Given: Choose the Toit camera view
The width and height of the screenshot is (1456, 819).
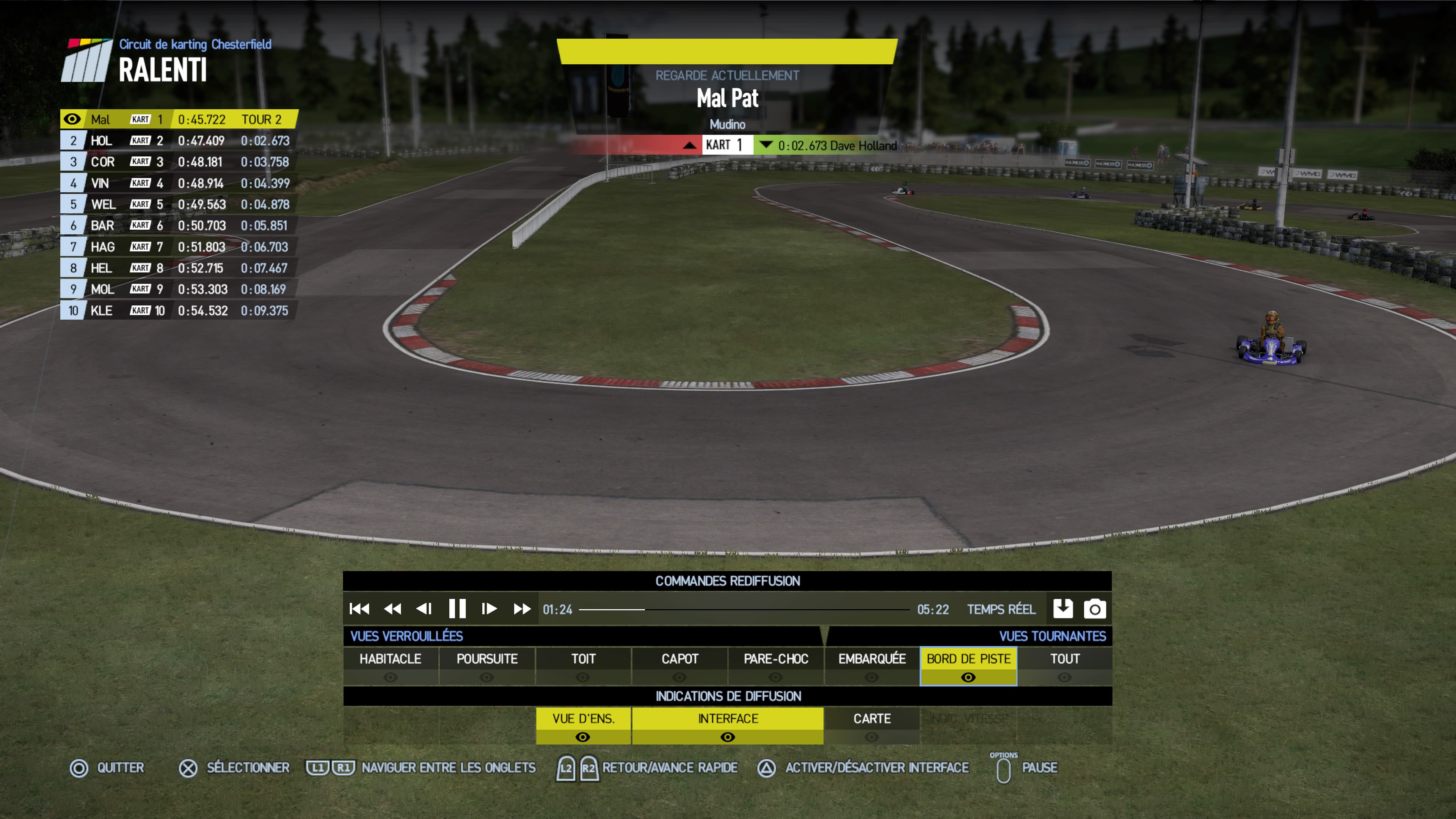Looking at the screenshot, I should click(x=583, y=665).
